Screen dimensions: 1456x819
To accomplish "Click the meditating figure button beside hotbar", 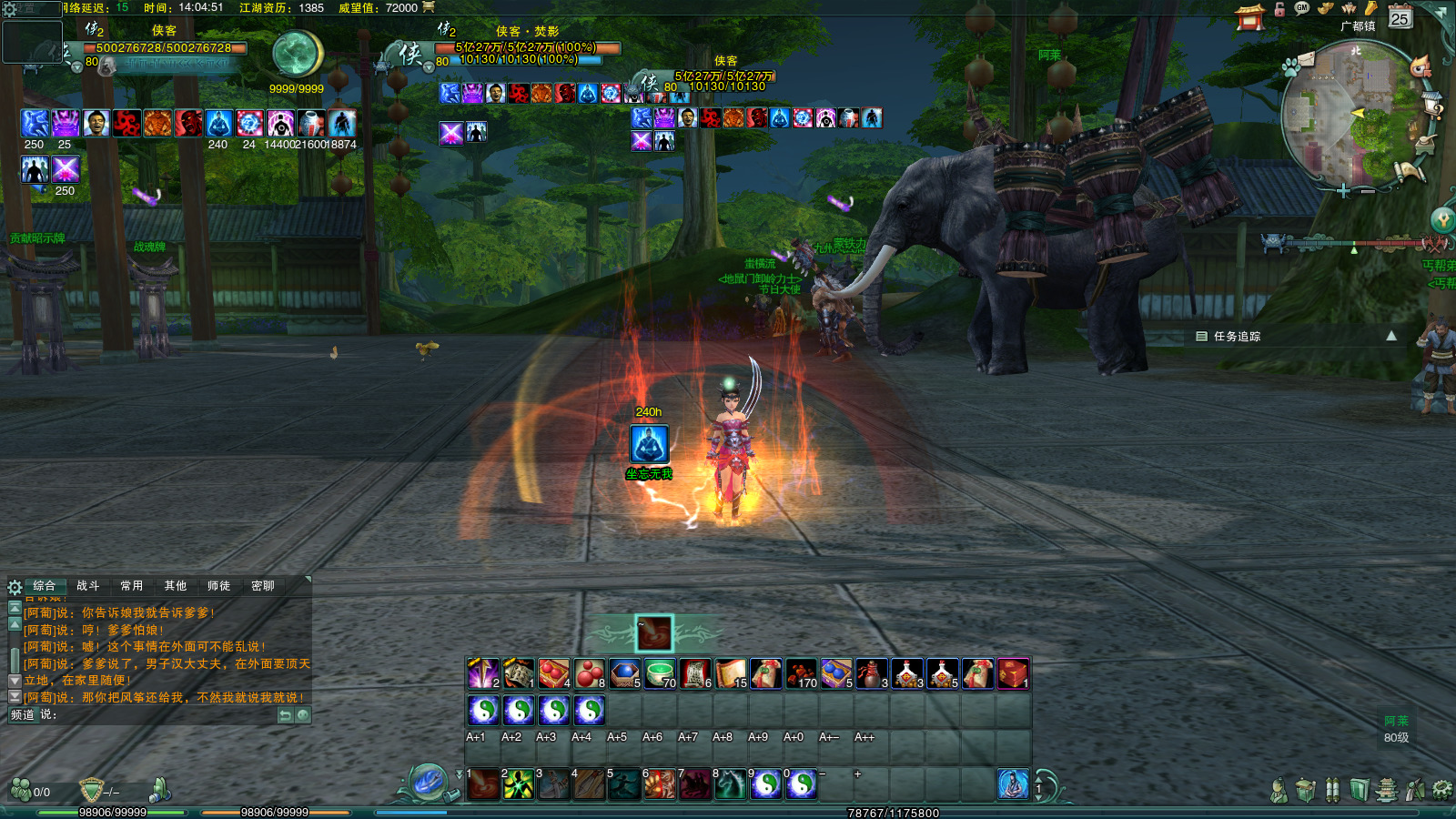I will pos(1013,784).
